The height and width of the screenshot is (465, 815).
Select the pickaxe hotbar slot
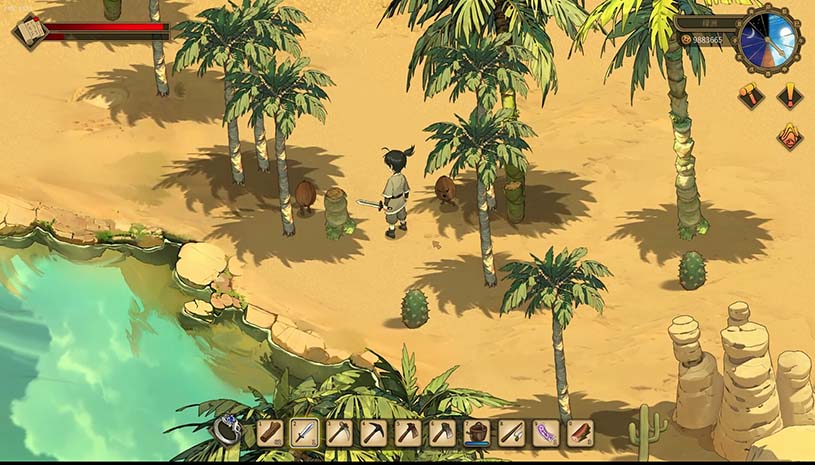tap(373, 433)
